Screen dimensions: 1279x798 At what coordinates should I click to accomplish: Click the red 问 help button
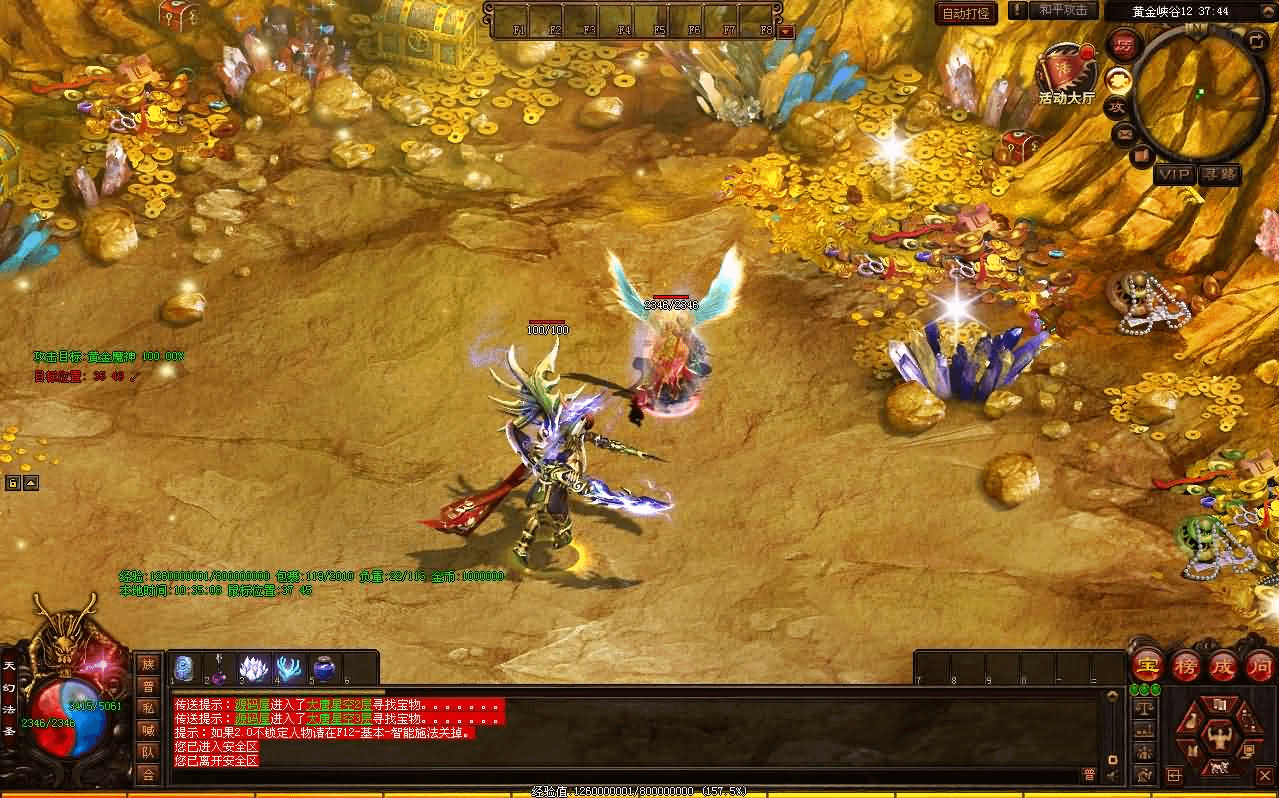(1260, 667)
